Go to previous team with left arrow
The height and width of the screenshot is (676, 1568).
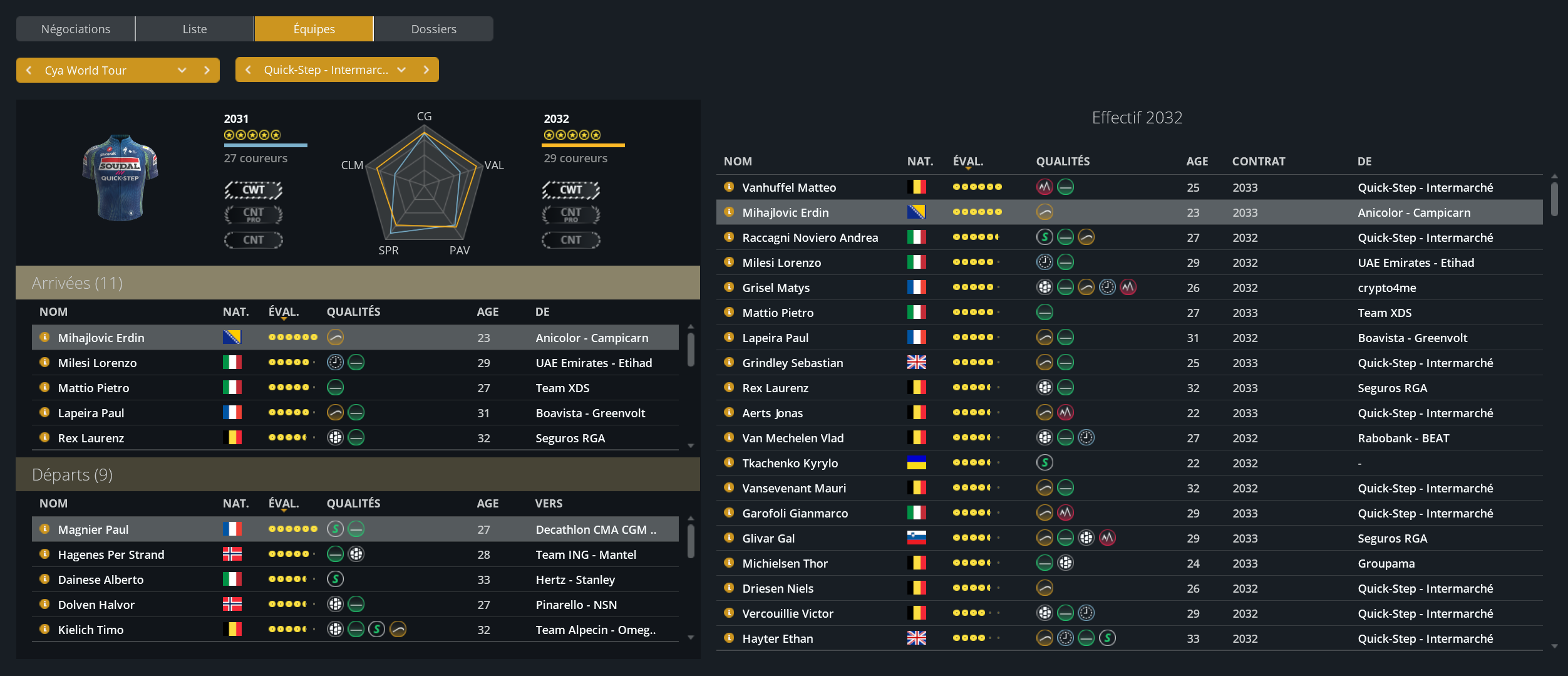point(248,70)
